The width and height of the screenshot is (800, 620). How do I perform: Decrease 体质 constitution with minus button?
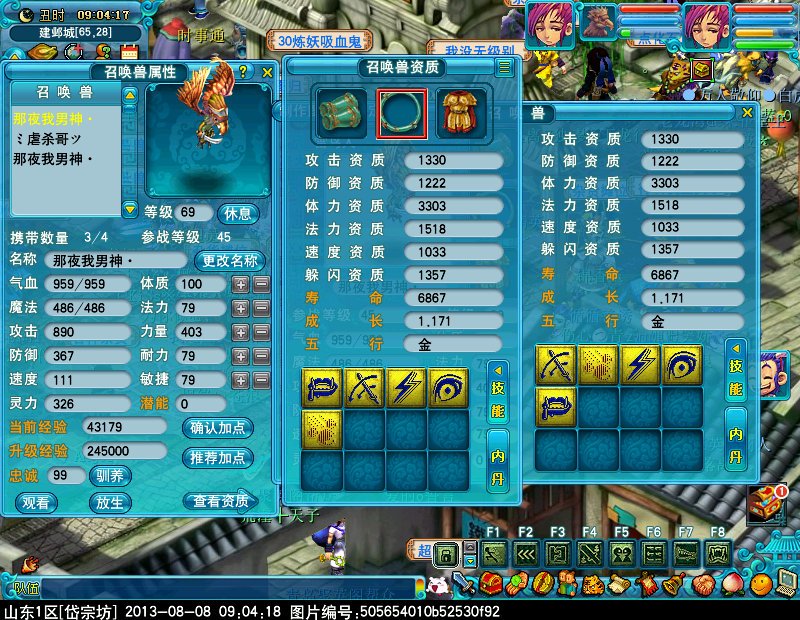[x=261, y=284]
